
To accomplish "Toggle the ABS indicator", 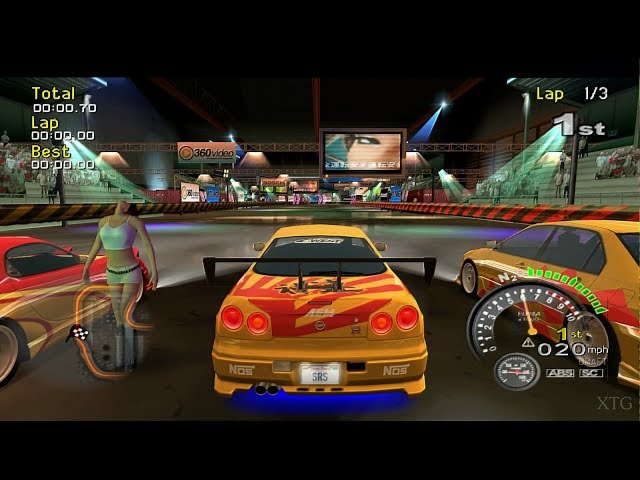I will [x=560, y=373].
